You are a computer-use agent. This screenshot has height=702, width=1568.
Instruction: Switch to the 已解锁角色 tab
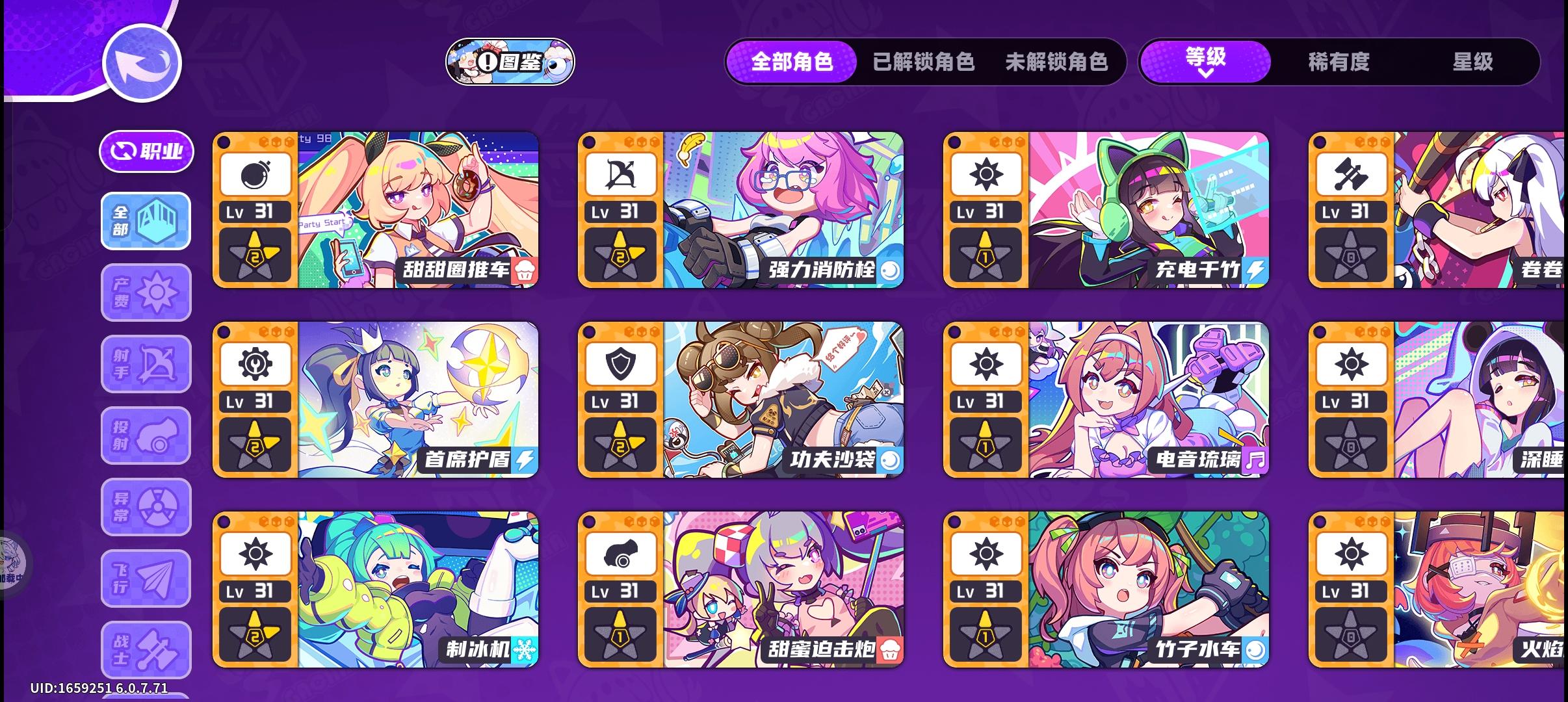click(x=921, y=62)
